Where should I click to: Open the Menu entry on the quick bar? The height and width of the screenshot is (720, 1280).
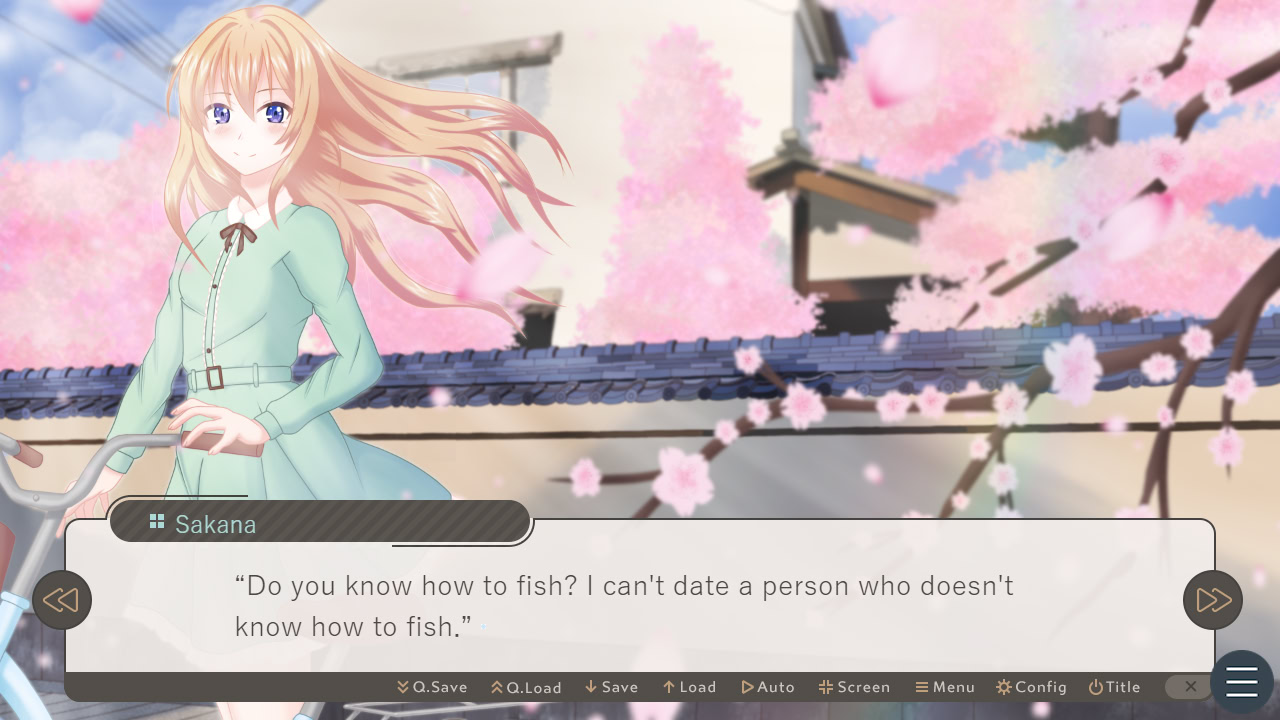[x=944, y=687]
